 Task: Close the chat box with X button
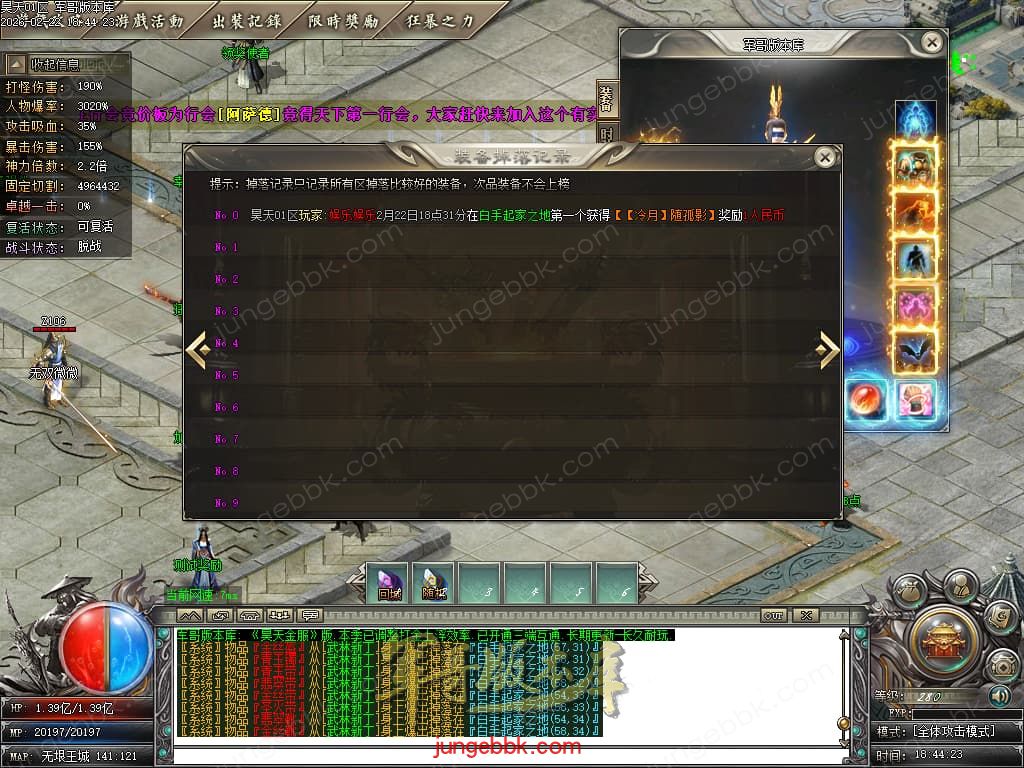click(x=805, y=615)
